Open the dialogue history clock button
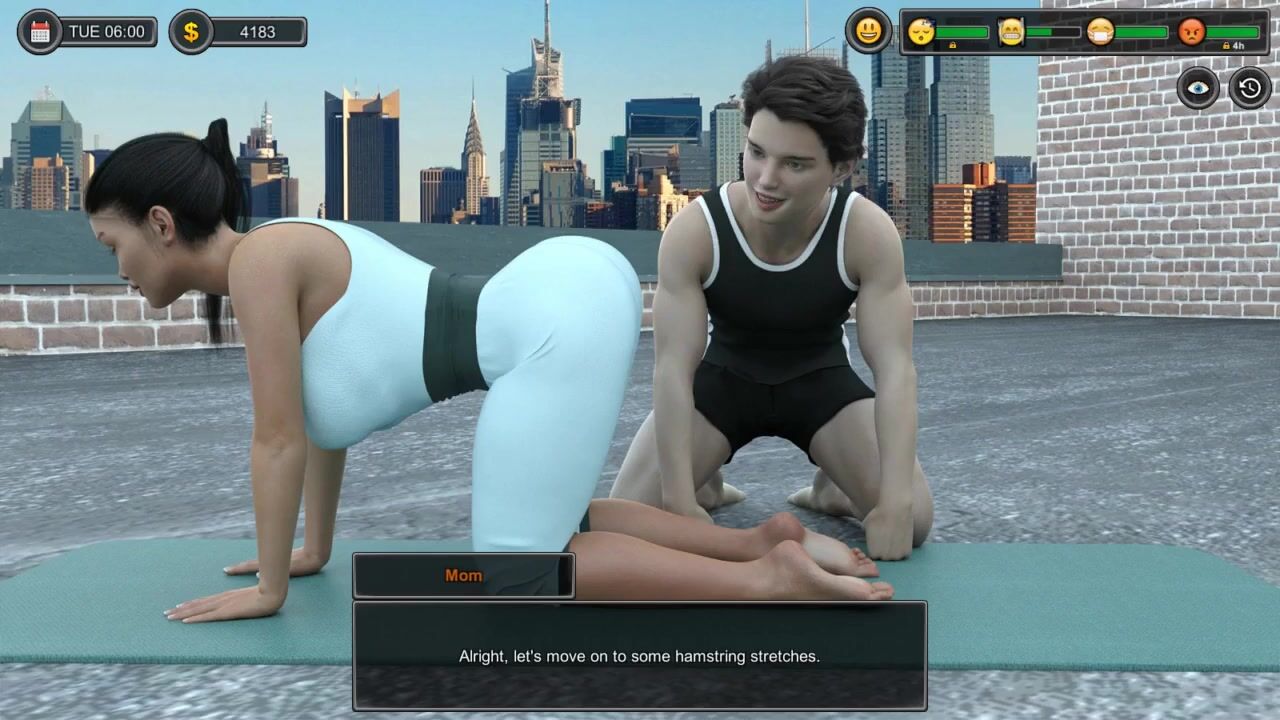This screenshot has height=720, width=1280. [1250, 88]
